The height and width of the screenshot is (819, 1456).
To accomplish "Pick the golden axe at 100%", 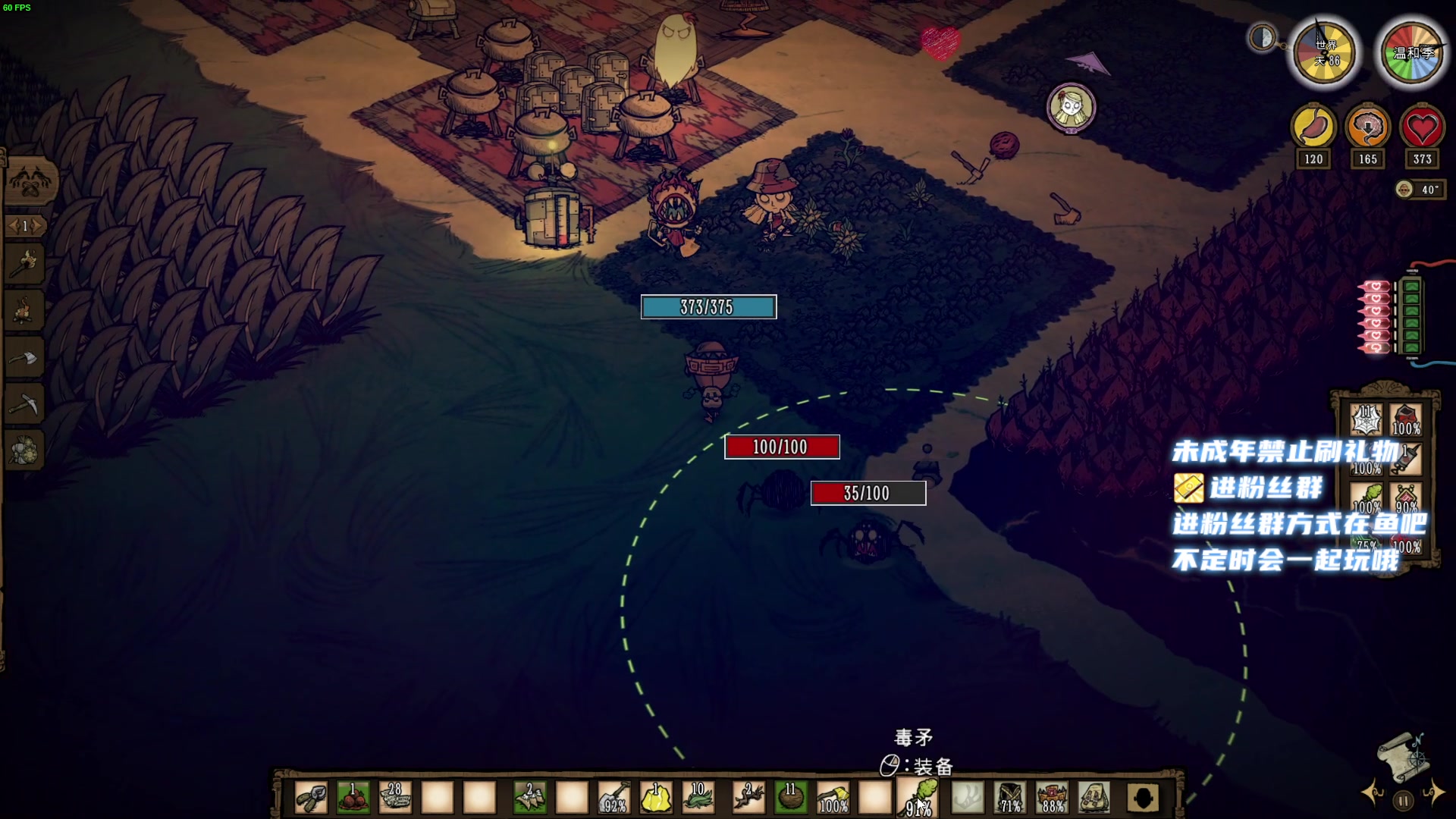I will coord(833,798).
